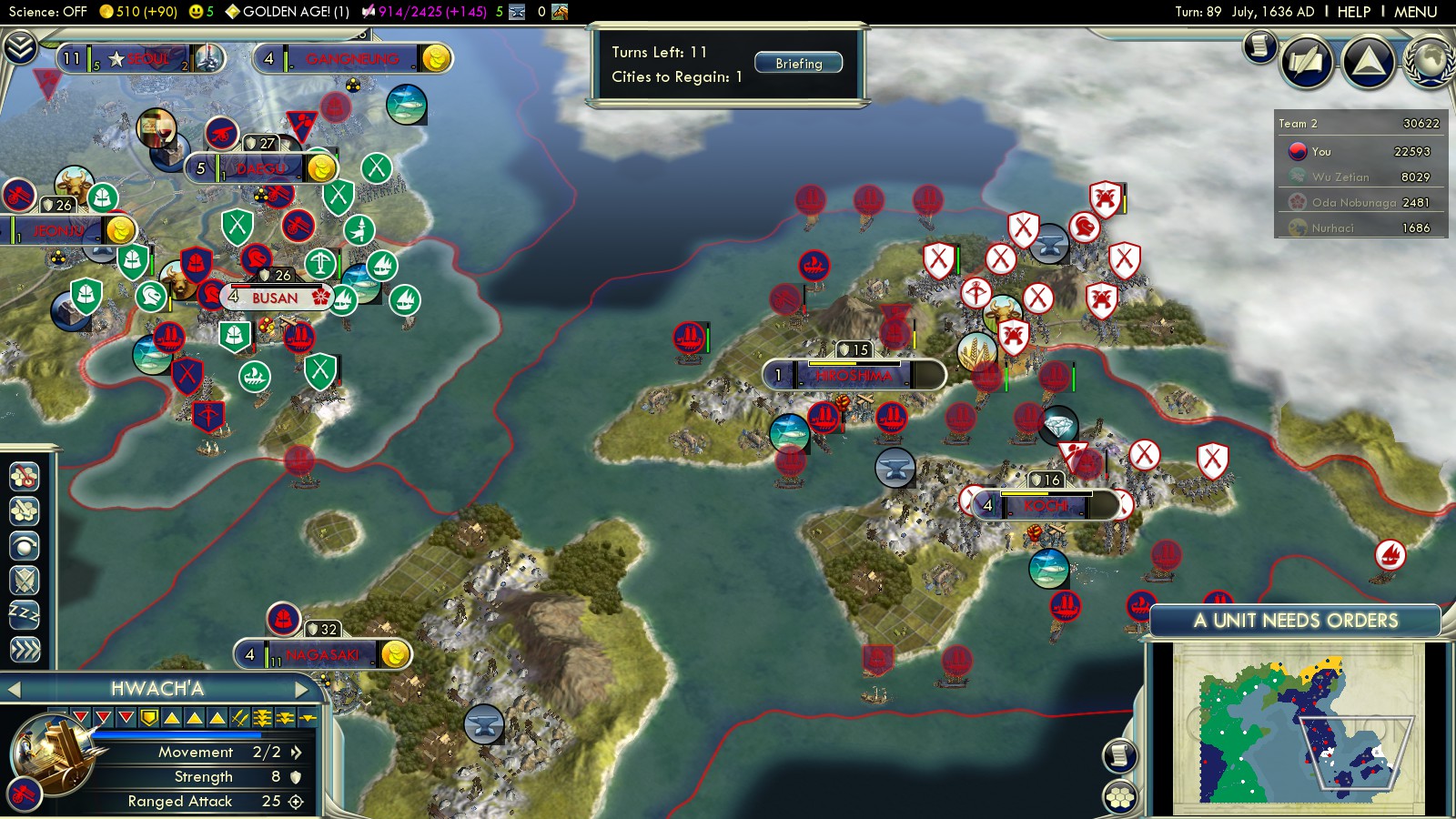Select the previous unit with left arrow
Image resolution: width=1456 pixels, height=819 pixels.
pos(14,690)
